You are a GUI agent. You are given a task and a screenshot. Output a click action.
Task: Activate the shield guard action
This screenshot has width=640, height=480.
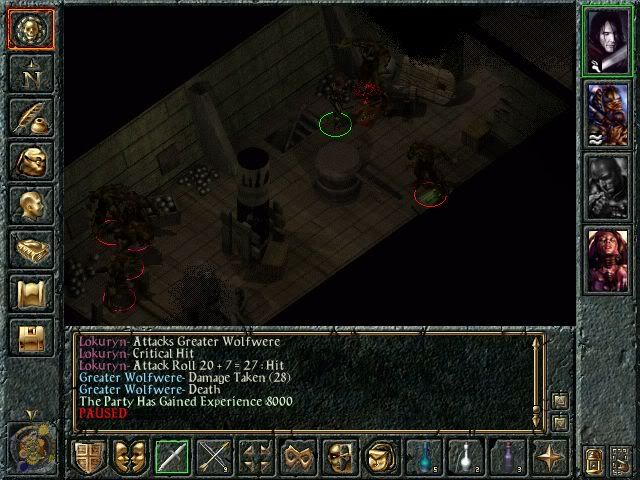(x=89, y=457)
